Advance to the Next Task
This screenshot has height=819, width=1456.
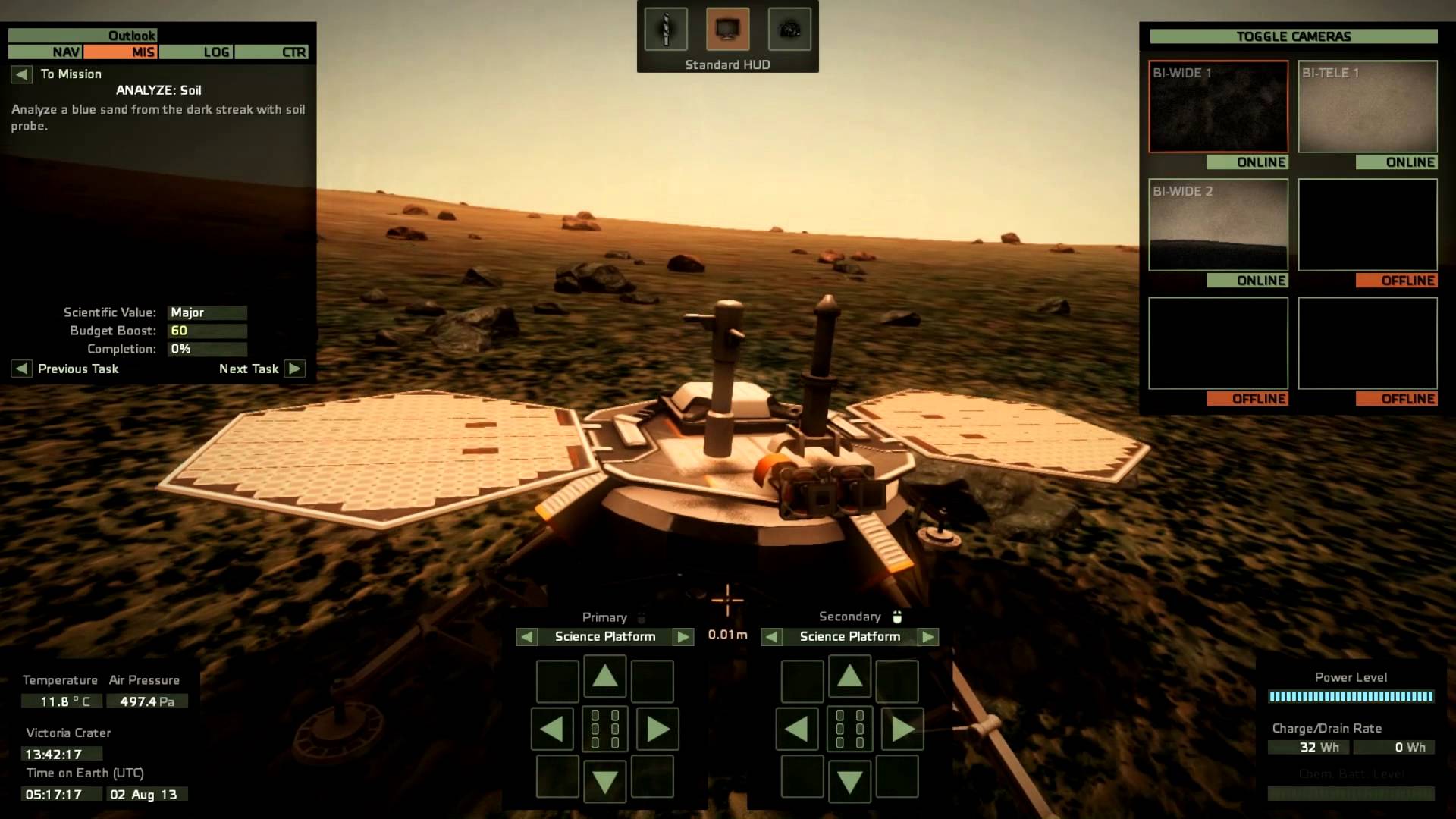click(x=295, y=369)
